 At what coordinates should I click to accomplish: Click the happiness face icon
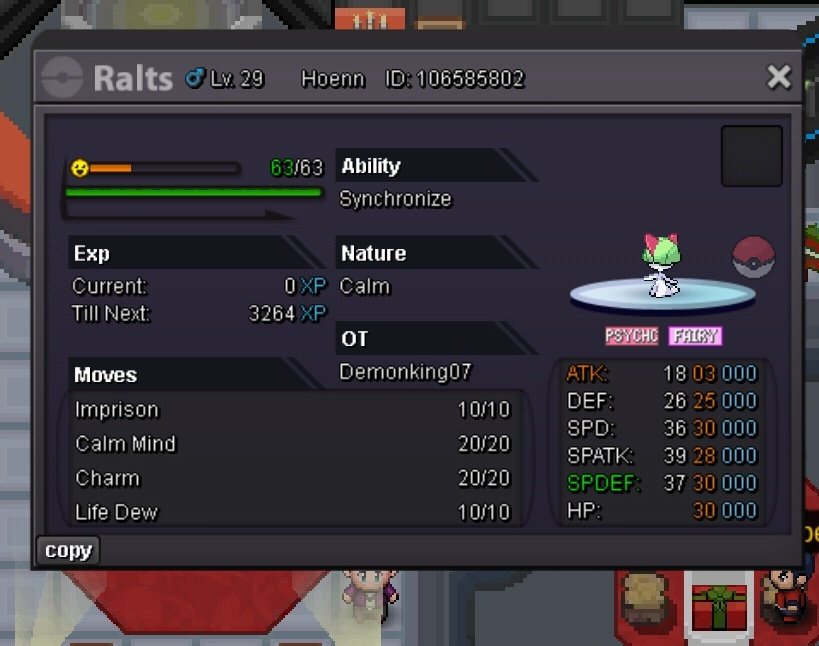80,168
